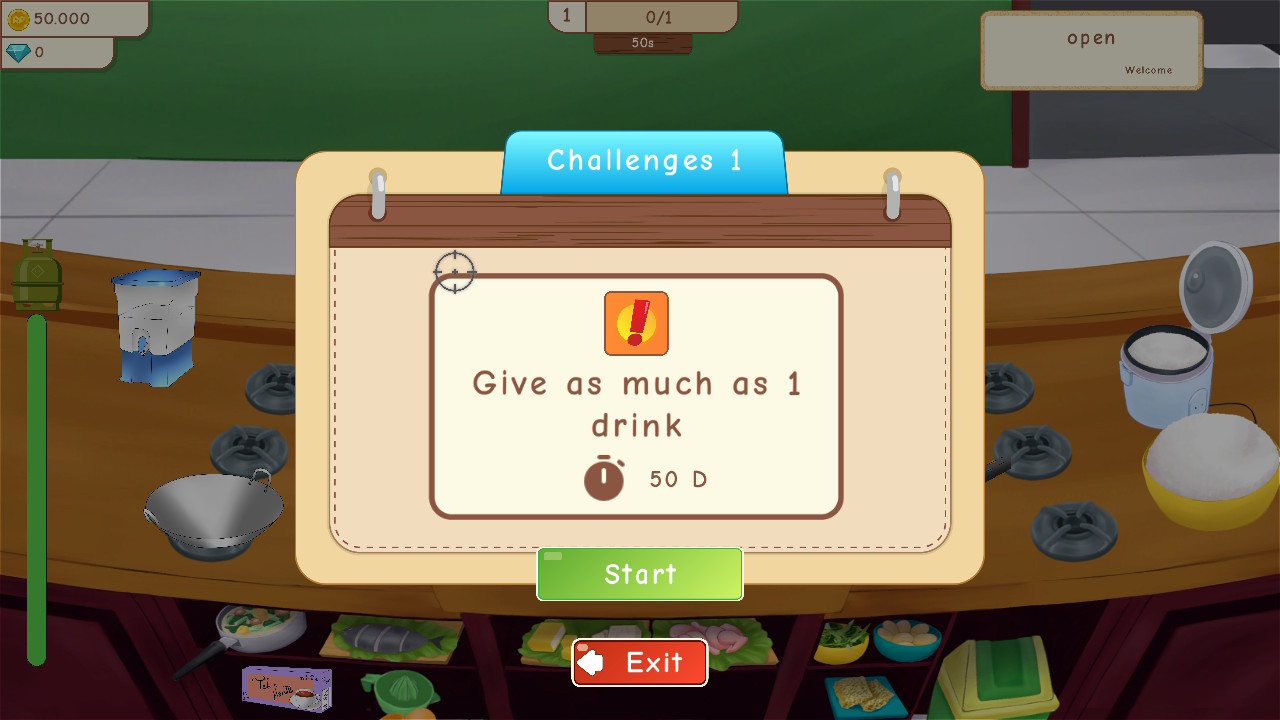The height and width of the screenshot is (720, 1280).
Task: Click the metal wok on the counter
Action: click(x=213, y=505)
